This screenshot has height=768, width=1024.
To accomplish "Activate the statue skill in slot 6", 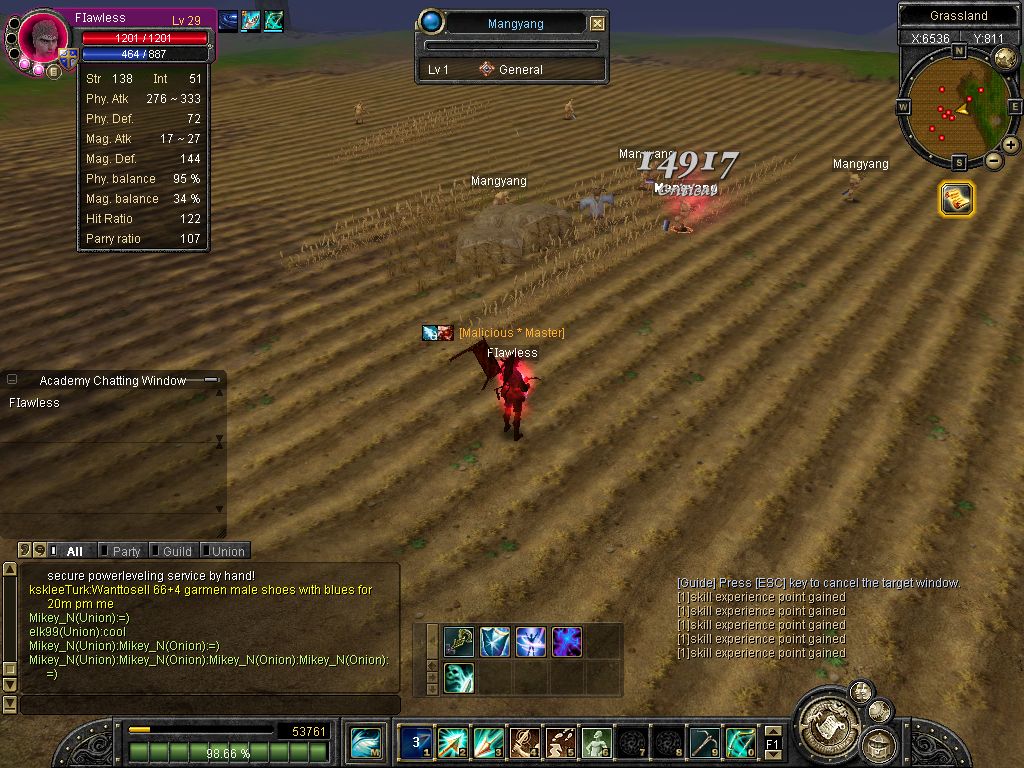I will (x=596, y=742).
